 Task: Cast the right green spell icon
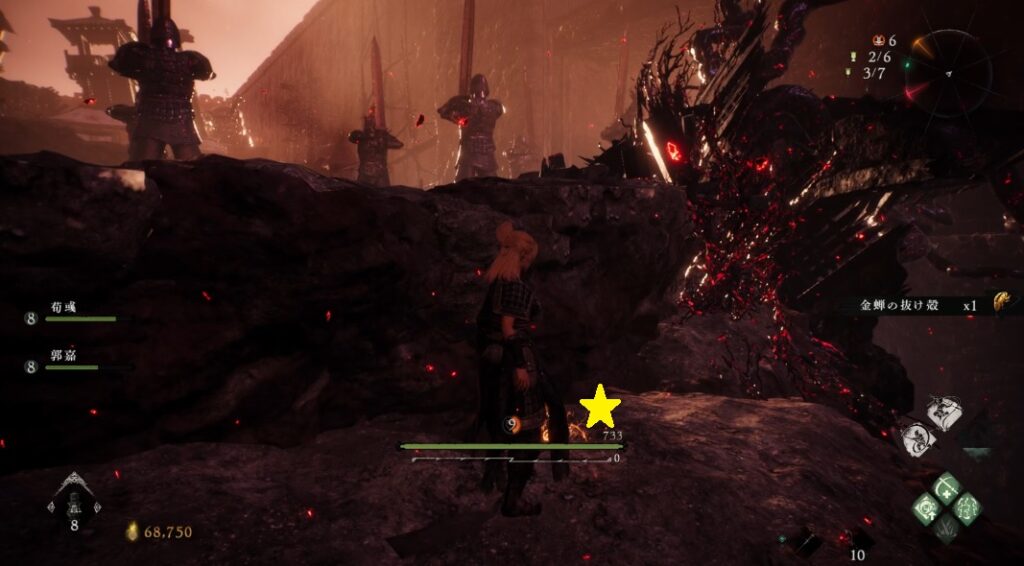[967, 508]
